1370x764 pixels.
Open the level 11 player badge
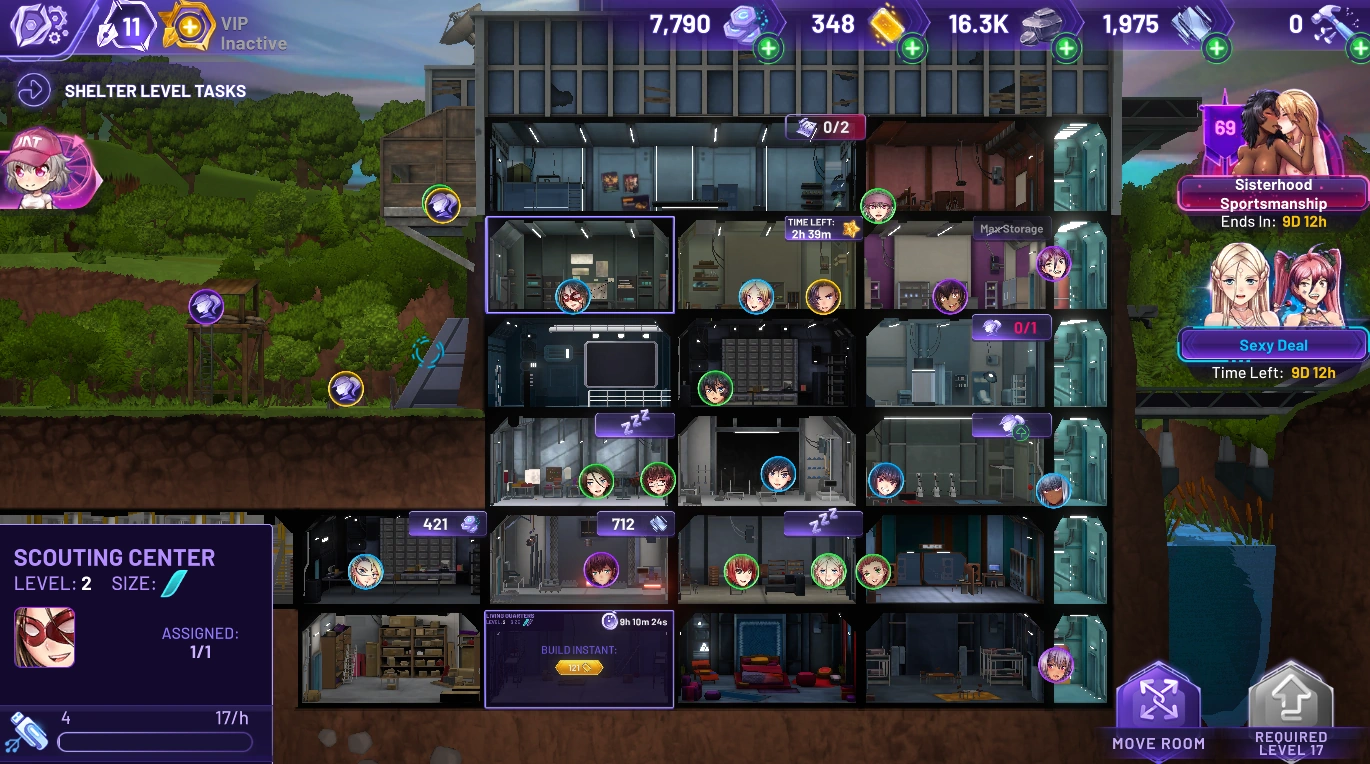coord(124,27)
